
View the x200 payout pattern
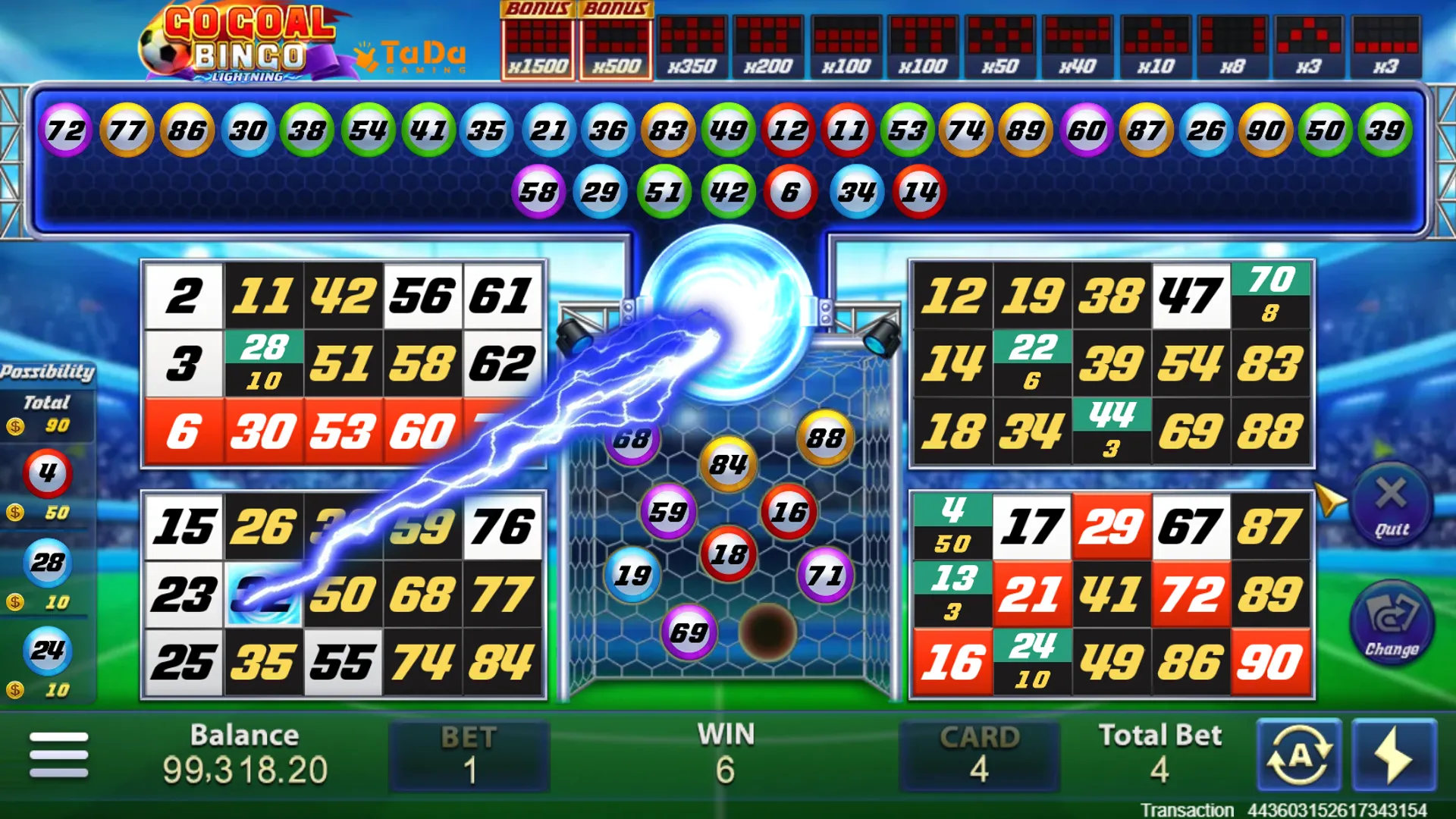tap(768, 47)
